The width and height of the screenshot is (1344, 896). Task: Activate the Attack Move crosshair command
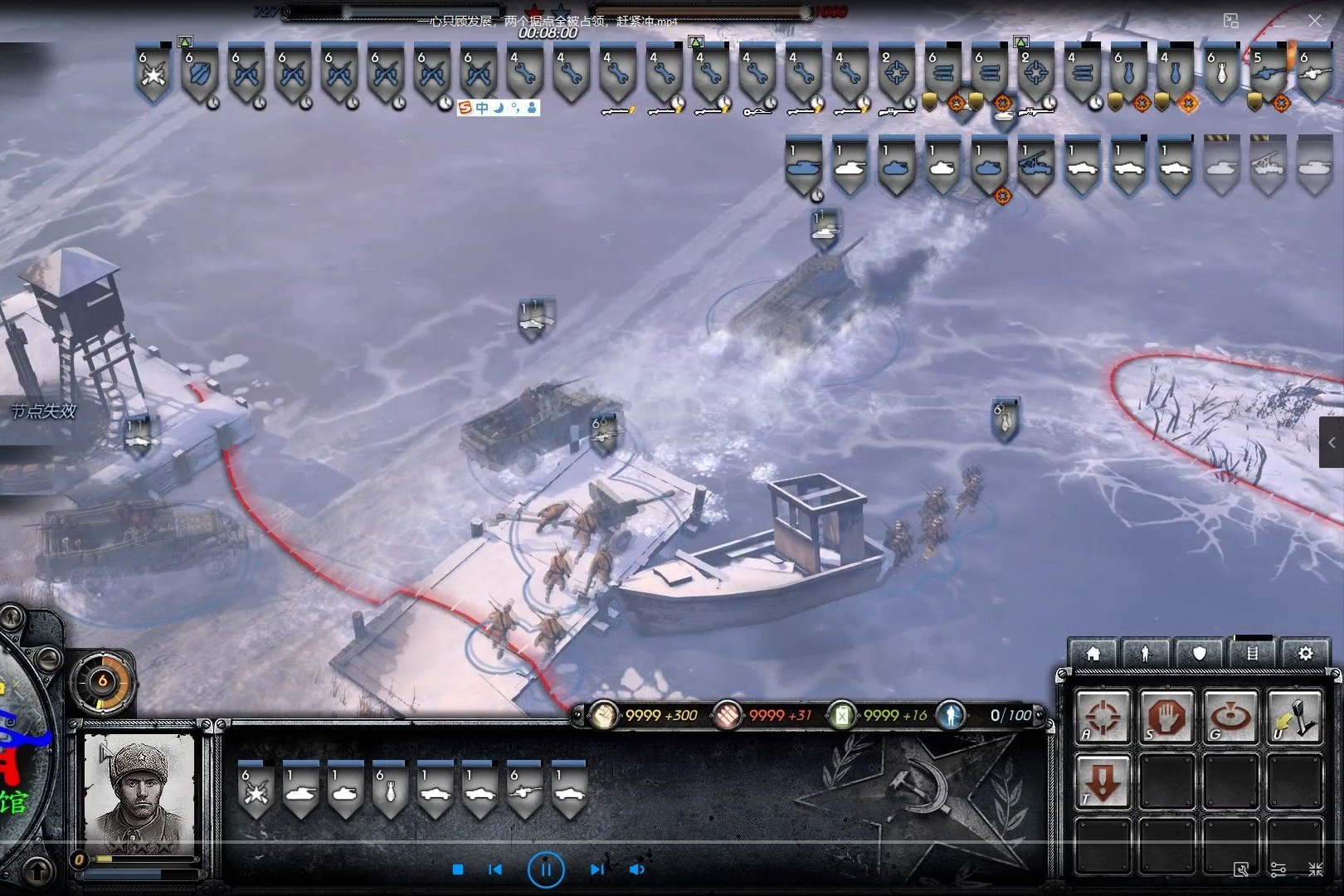[x=1103, y=717]
